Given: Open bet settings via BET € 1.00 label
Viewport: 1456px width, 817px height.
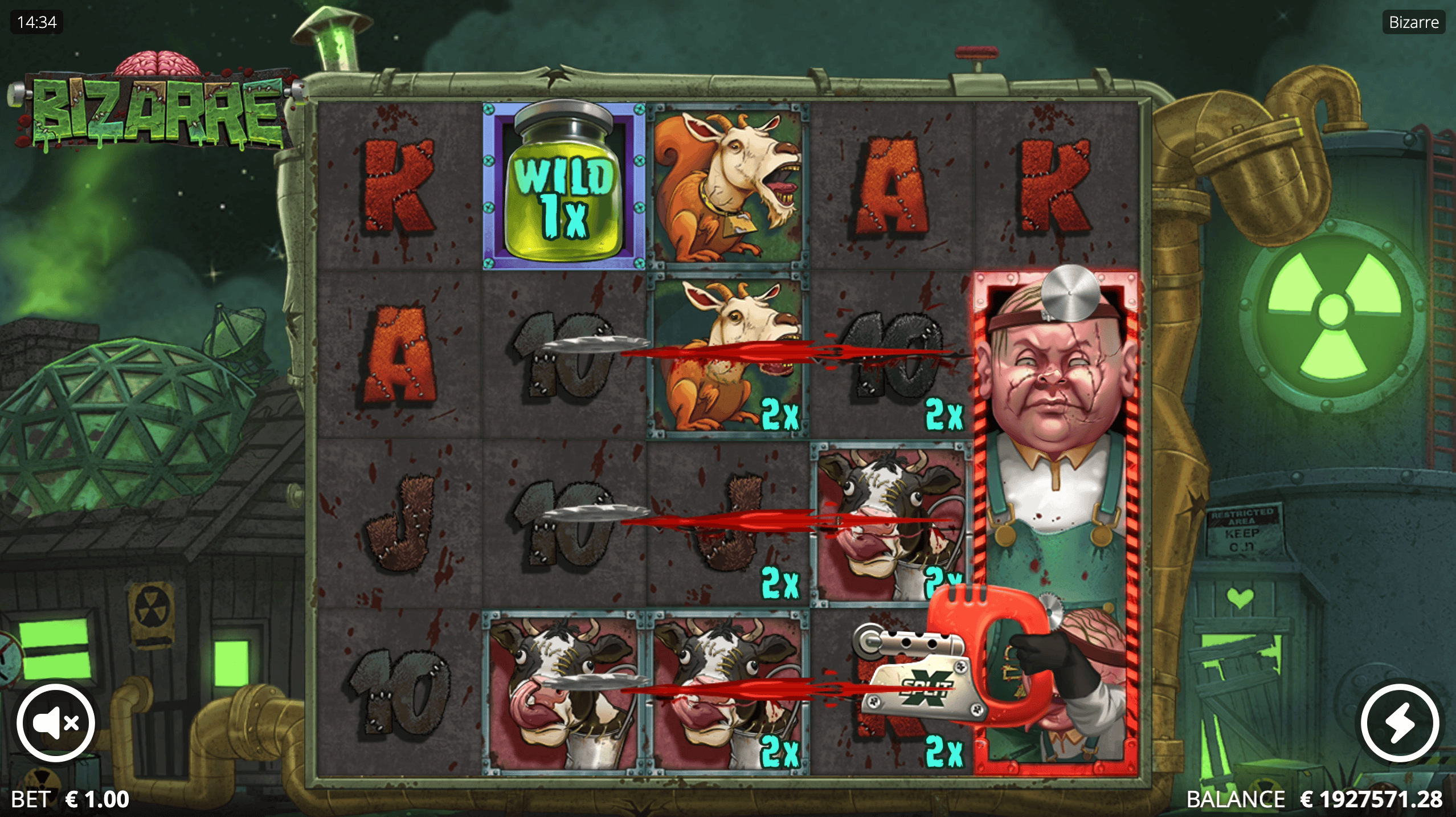Looking at the screenshot, I should (68, 799).
